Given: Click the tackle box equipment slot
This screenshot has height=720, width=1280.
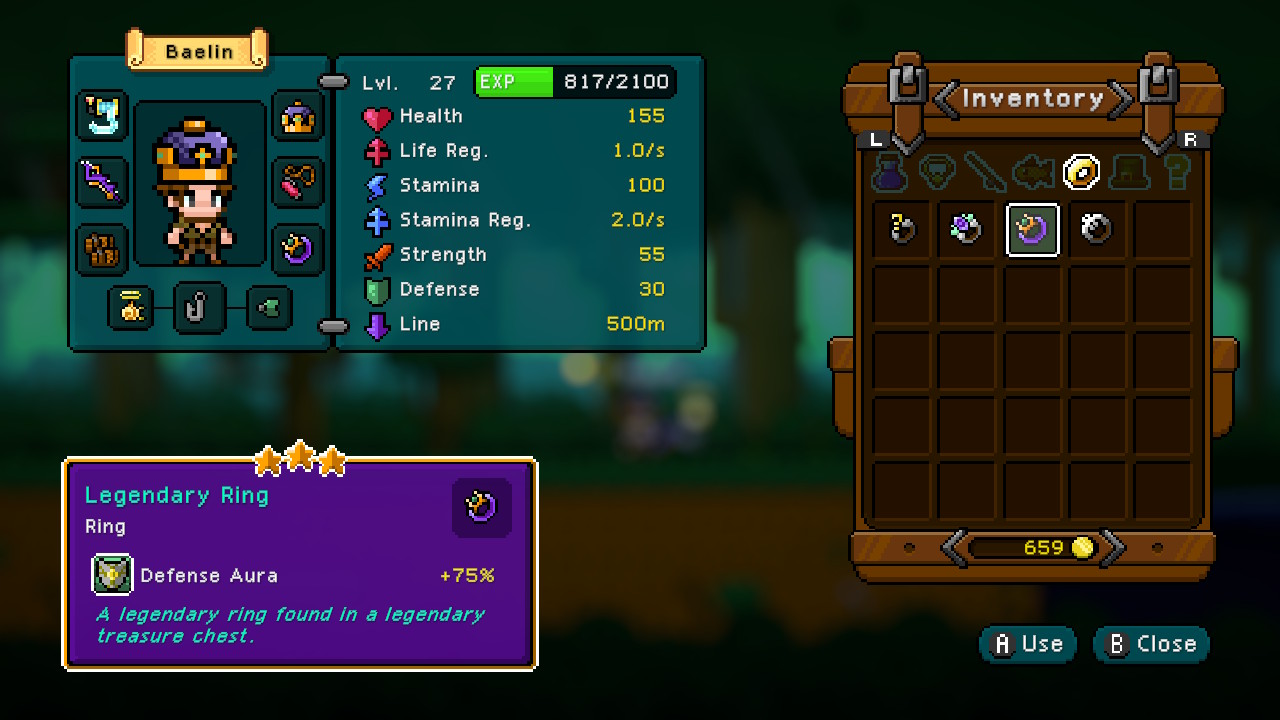Looking at the screenshot, I should pos(102,250).
